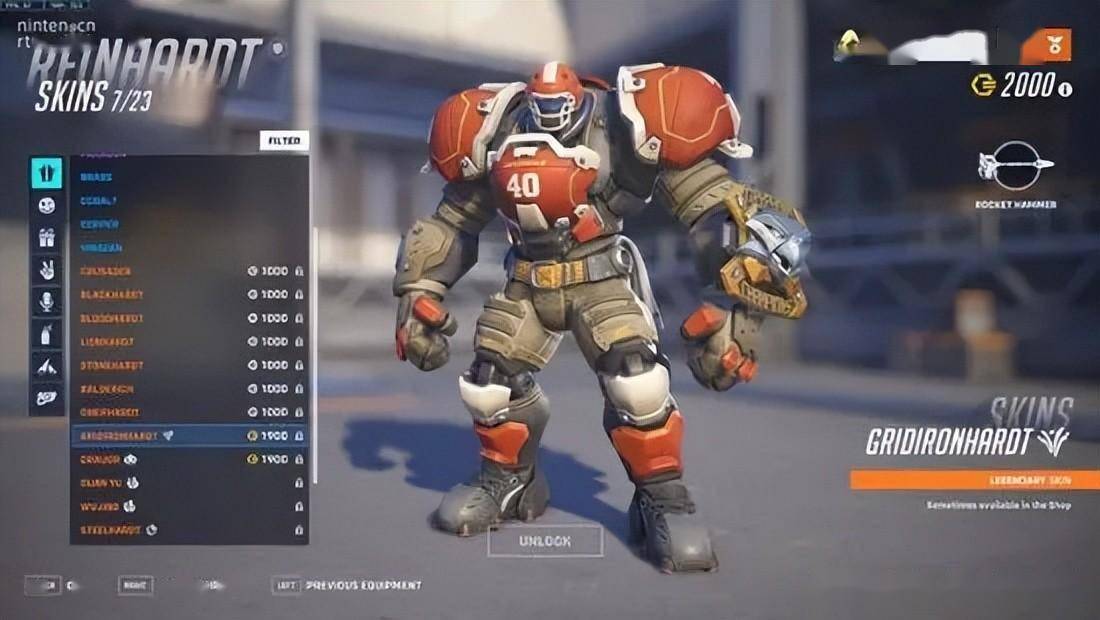This screenshot has width=1100, height=620.
Task: Click the info icon beside 2000 coins
Action: 1065,89
